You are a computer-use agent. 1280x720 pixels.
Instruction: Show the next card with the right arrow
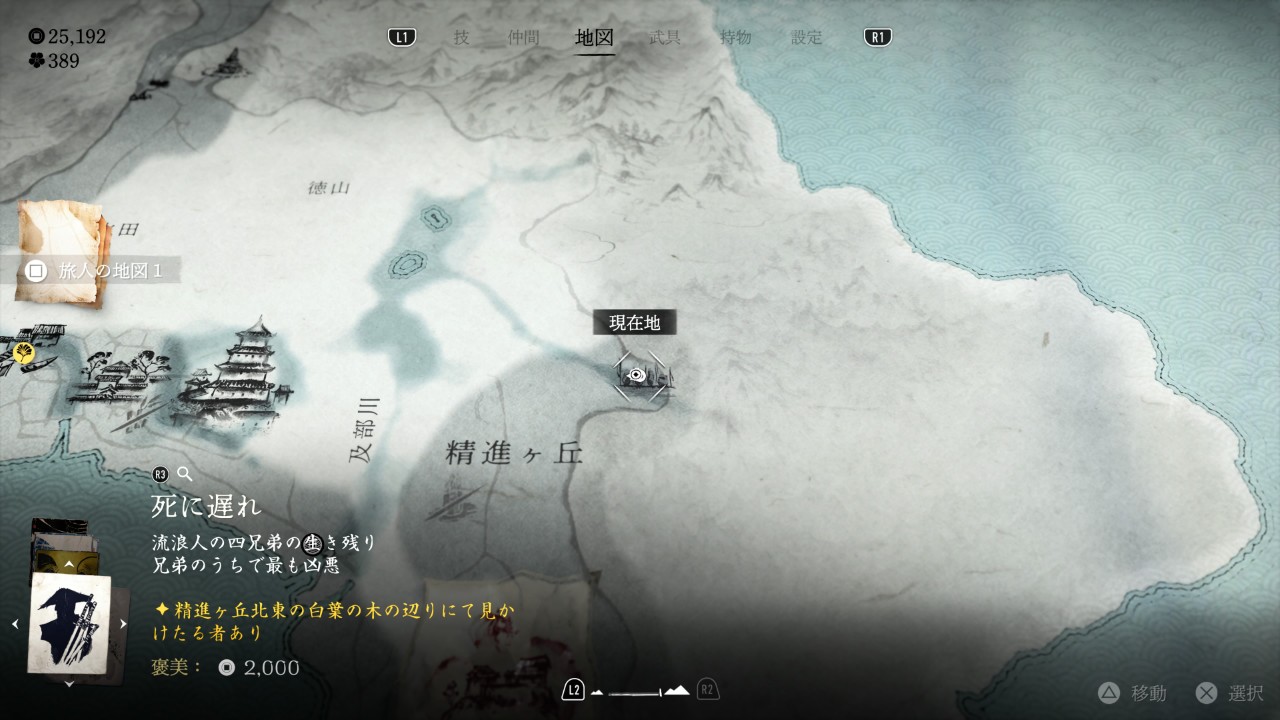pyautogui.click(x=123, y=624)
